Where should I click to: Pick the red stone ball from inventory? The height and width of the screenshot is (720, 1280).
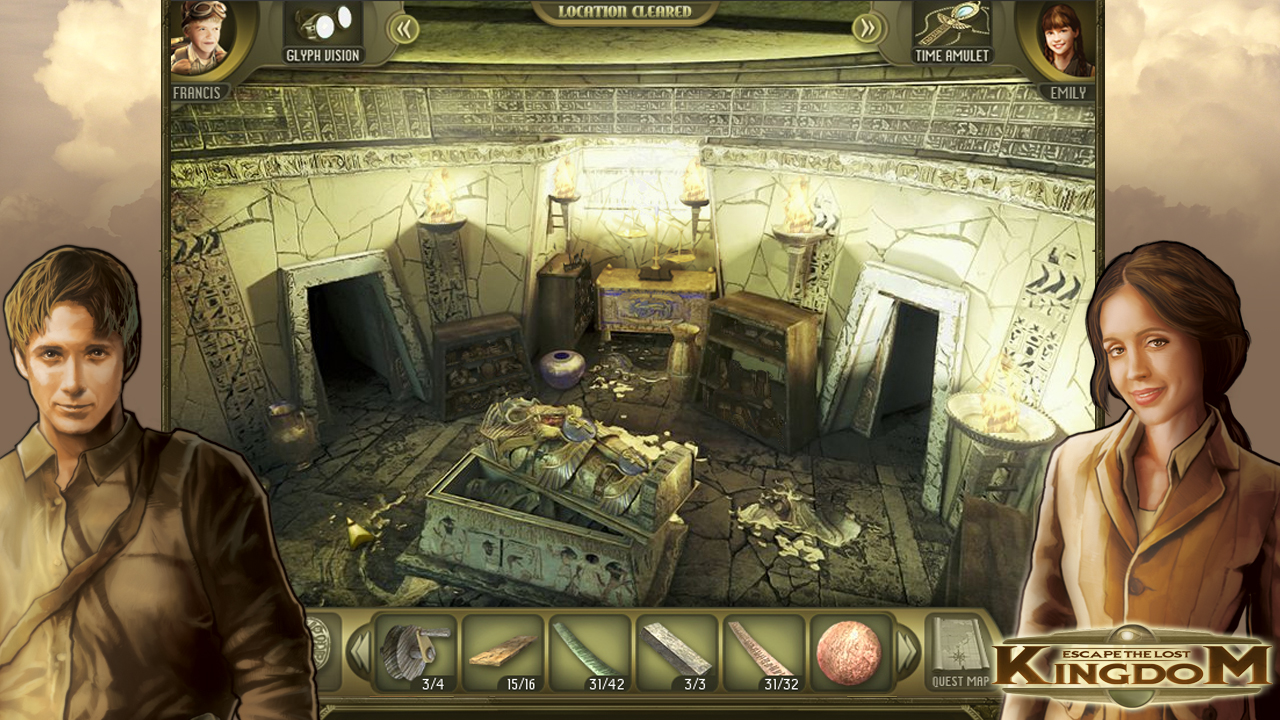849,652
